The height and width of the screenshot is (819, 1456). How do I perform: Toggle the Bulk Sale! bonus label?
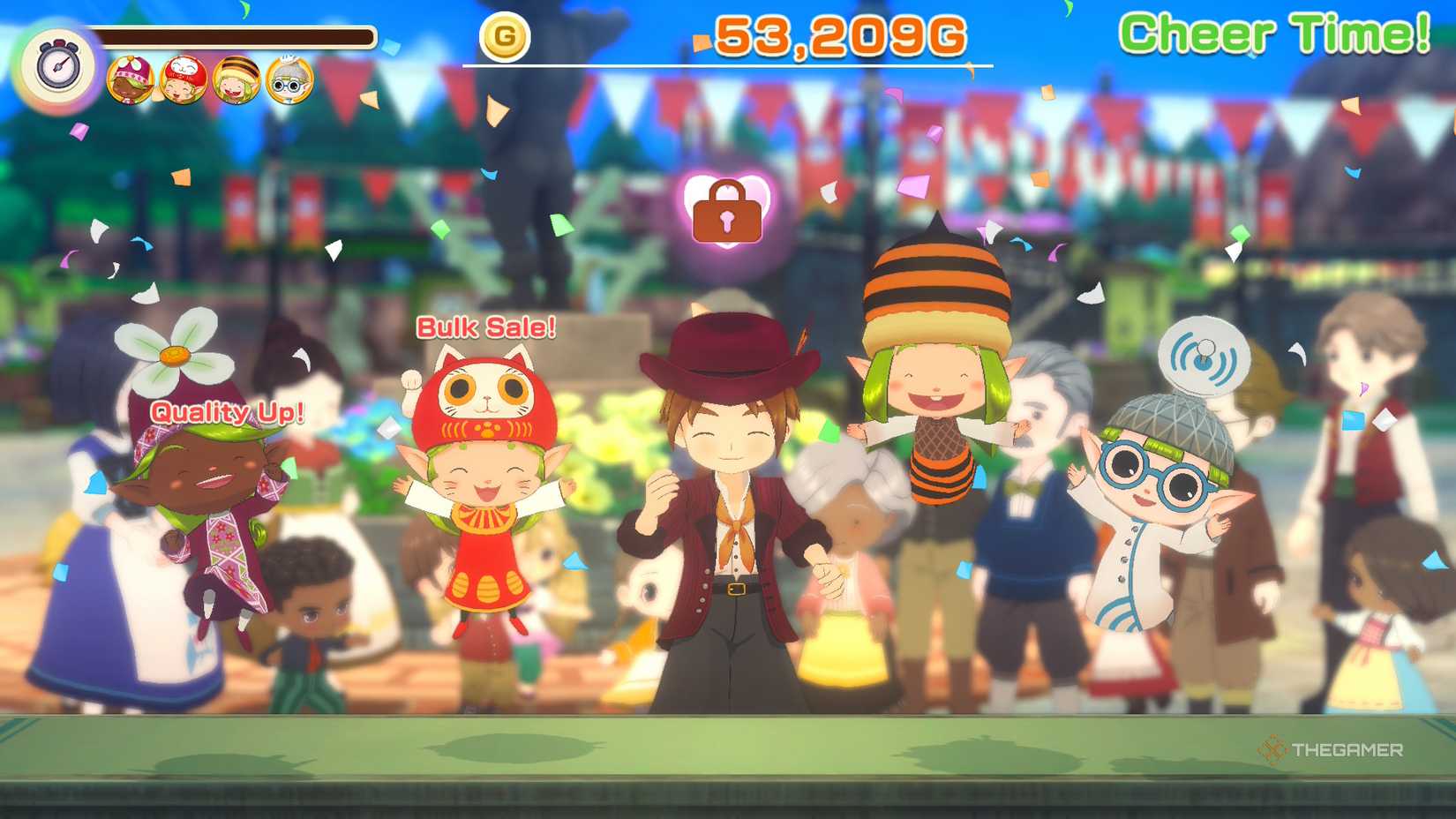486,328
